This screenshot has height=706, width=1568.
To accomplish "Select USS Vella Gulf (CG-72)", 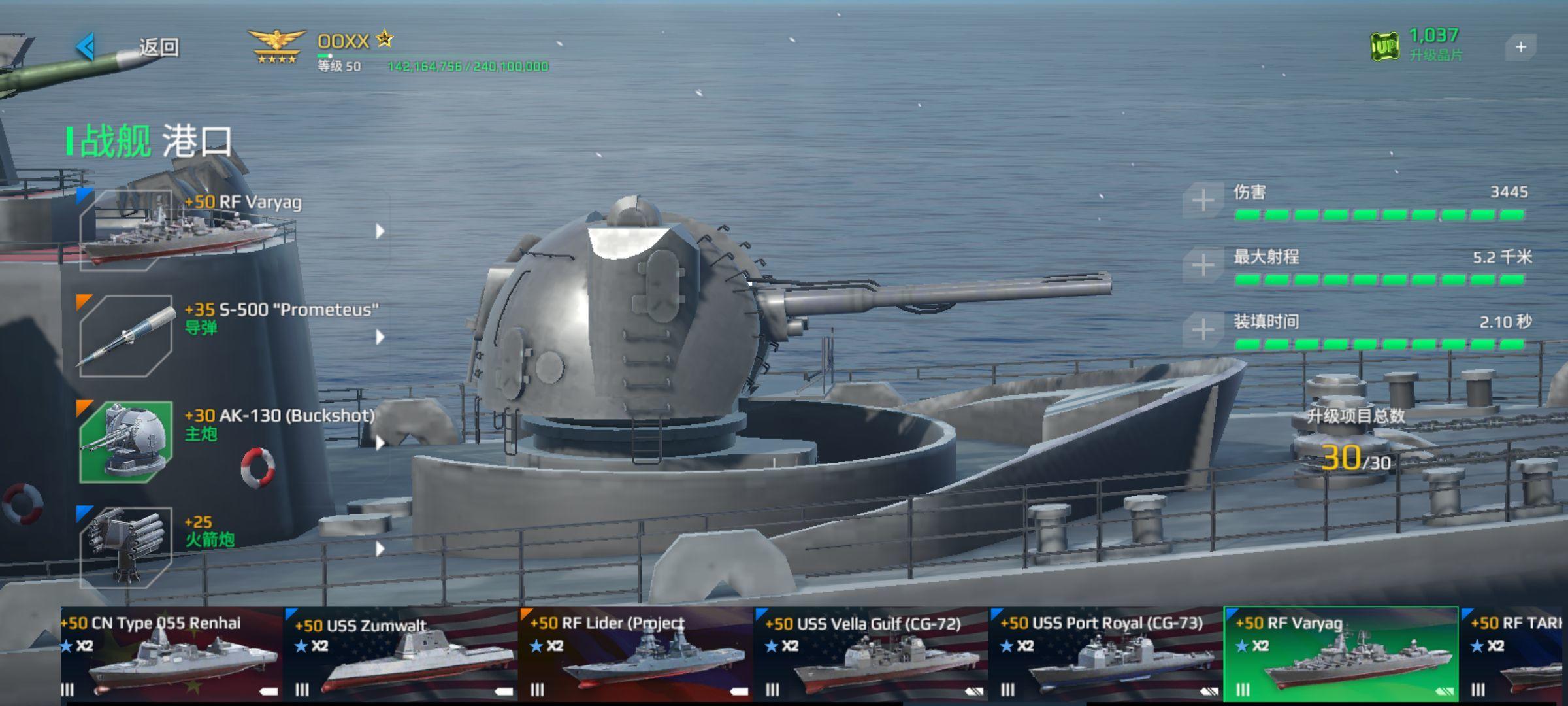I will [871, 655].
